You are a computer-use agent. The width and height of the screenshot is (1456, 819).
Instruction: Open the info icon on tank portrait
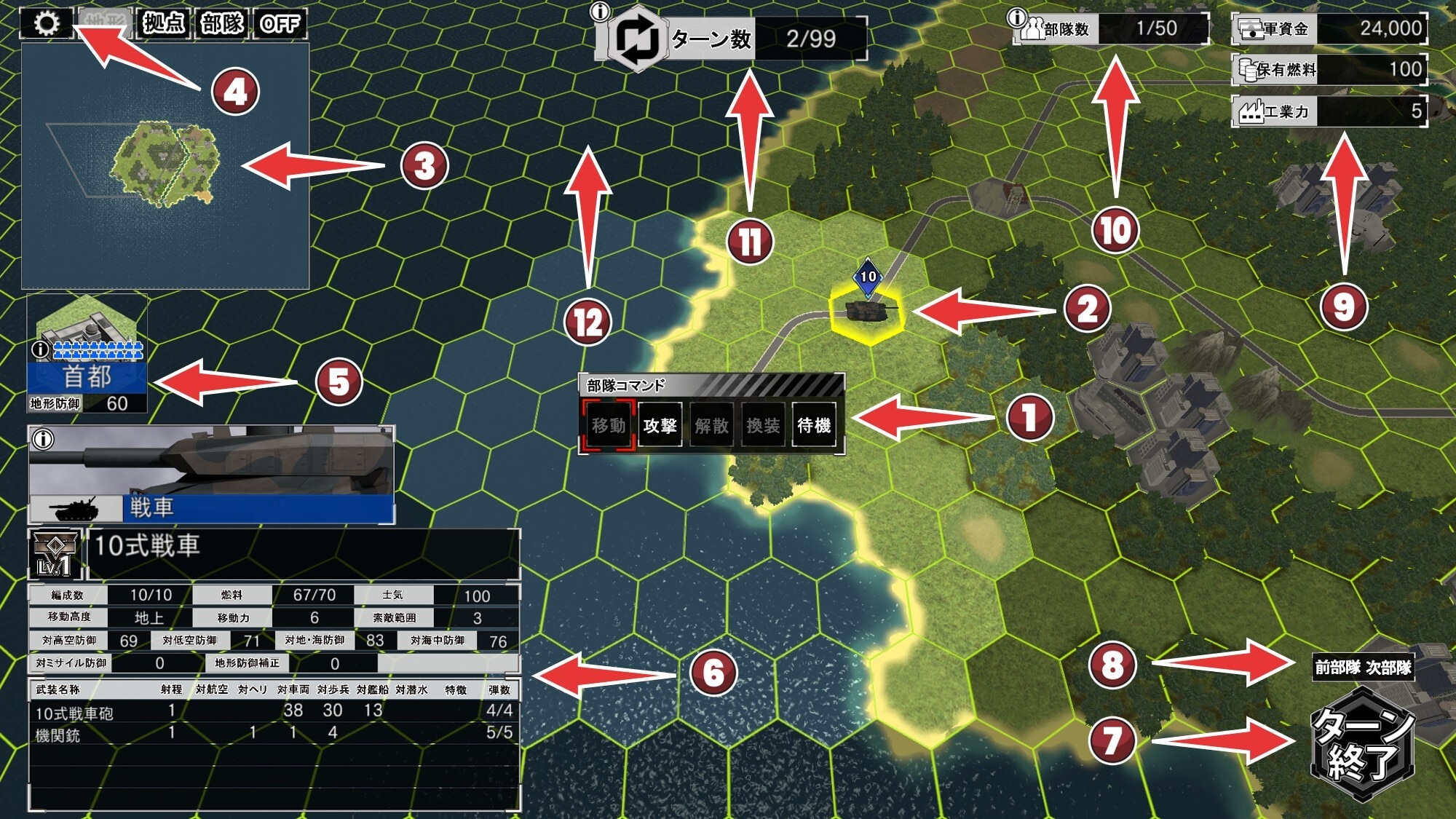point(44,440)
